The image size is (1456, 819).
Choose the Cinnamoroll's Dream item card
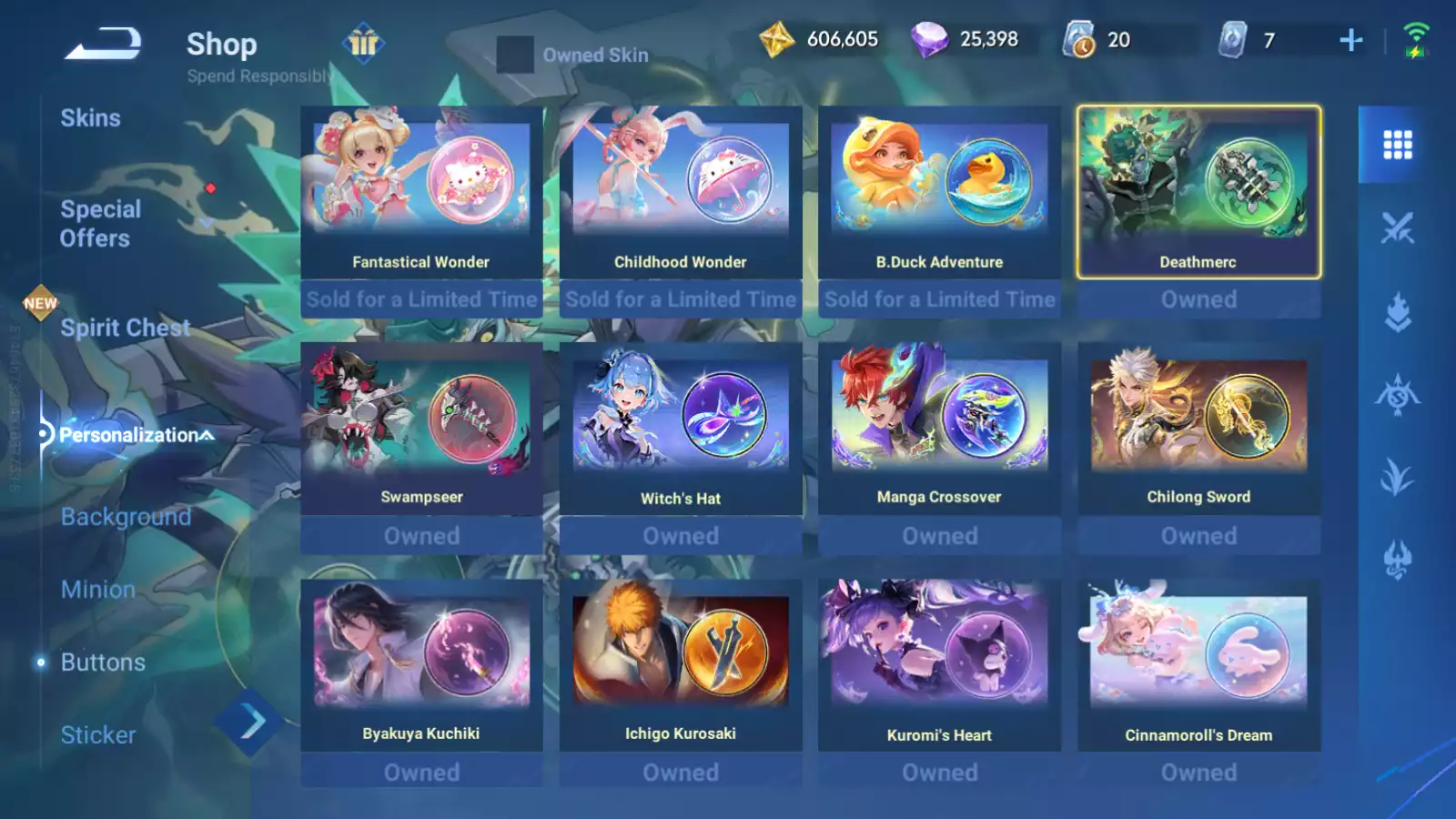click(x=1198, y=665)
